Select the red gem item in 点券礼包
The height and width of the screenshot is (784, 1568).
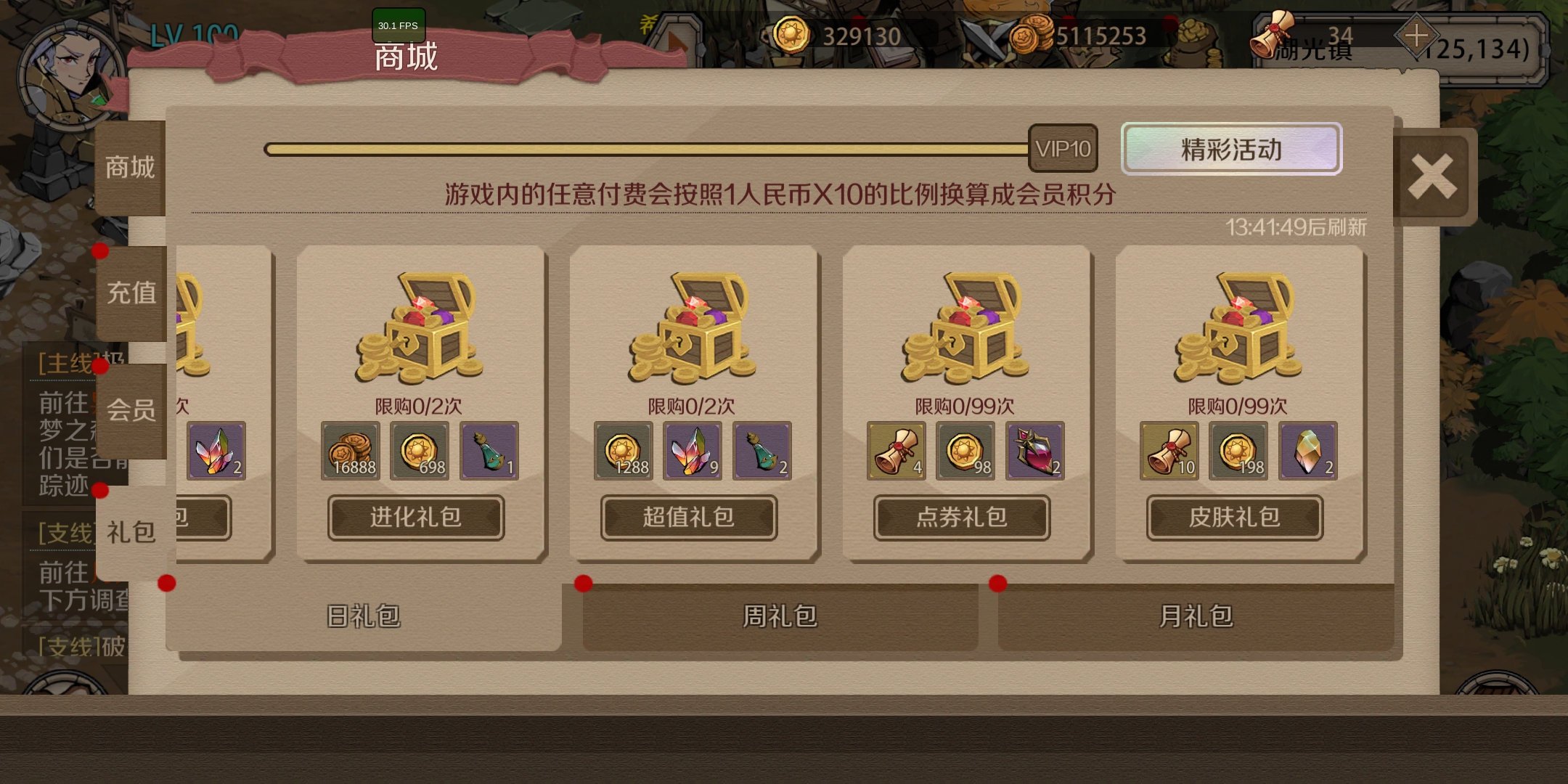click(1033, 452)
